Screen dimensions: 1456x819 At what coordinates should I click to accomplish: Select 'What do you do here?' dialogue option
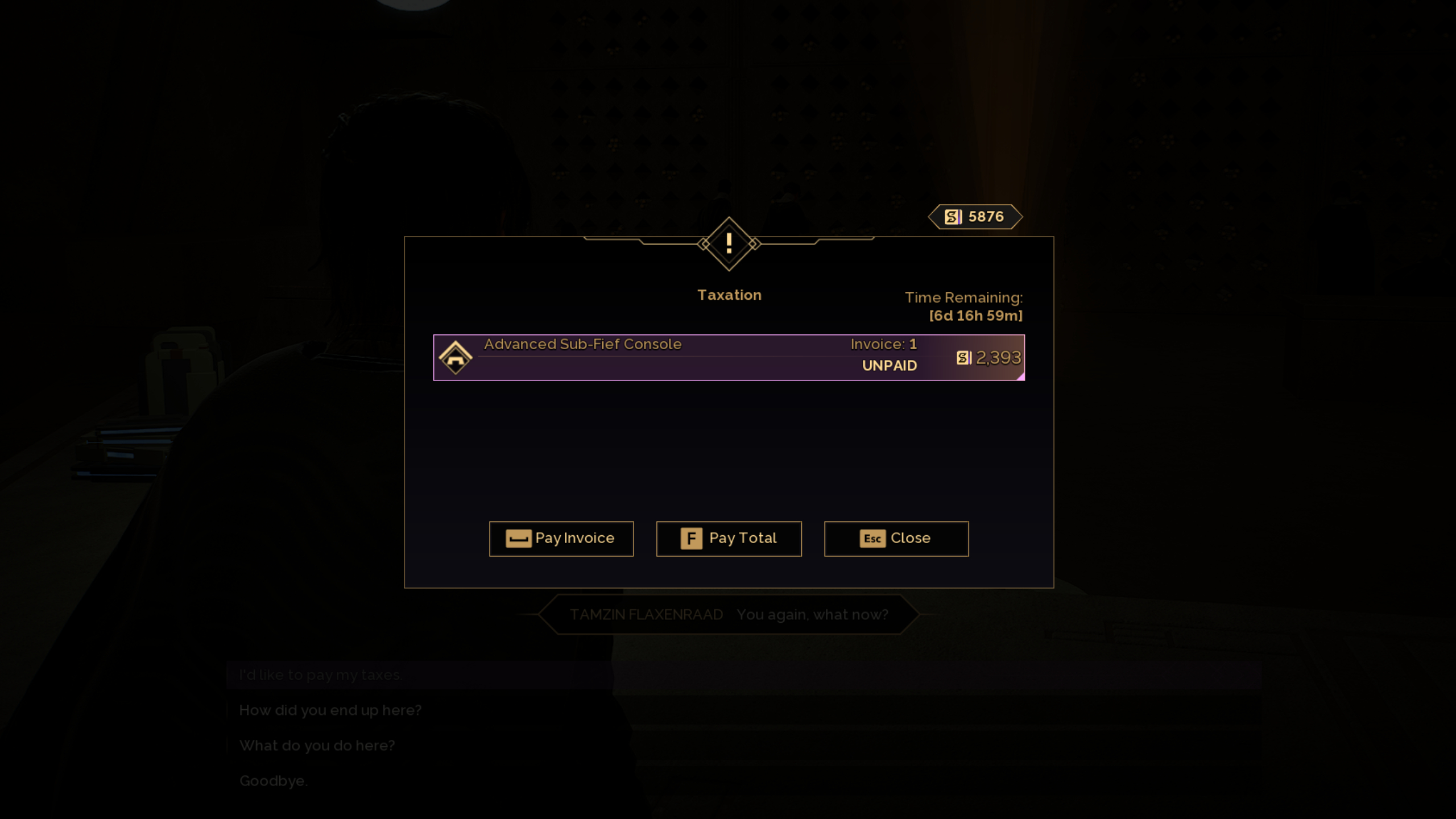[317, 745]
